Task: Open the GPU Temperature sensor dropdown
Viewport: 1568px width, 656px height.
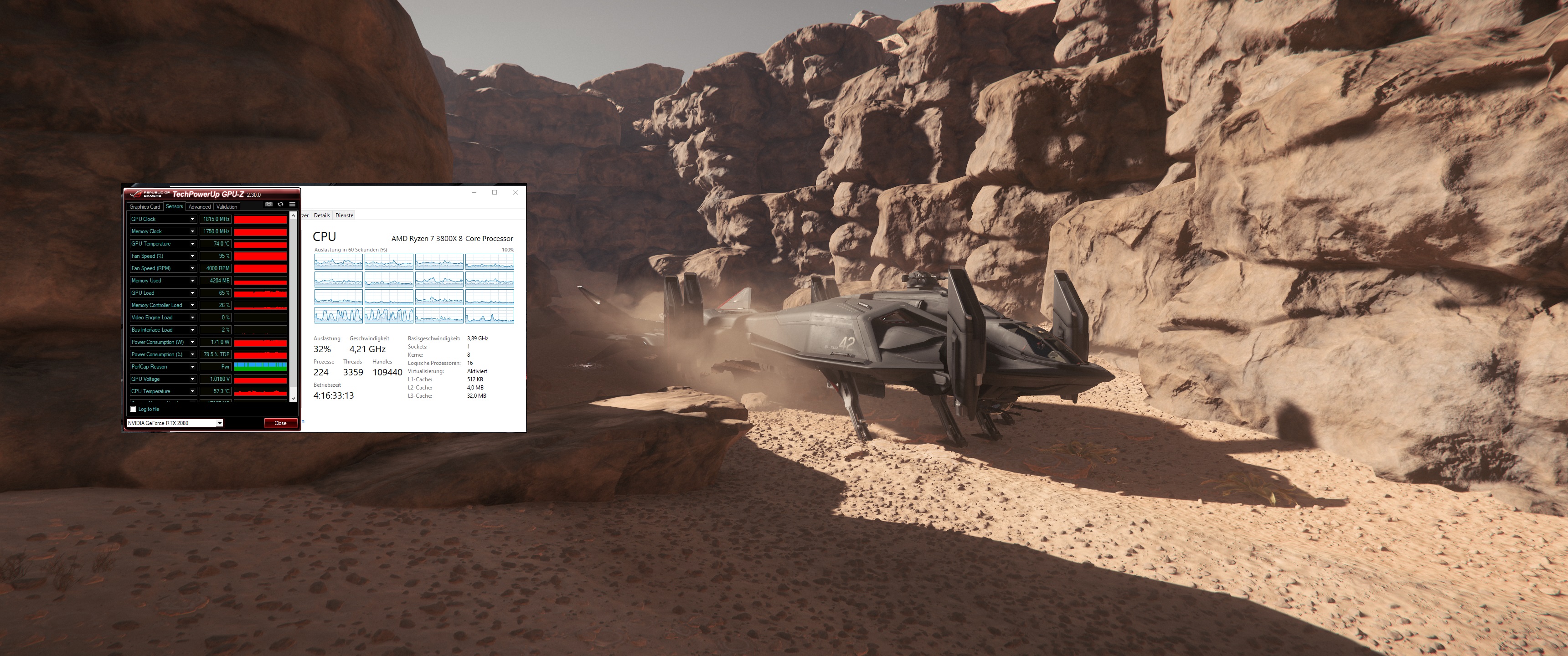Action: pos(193,244)
